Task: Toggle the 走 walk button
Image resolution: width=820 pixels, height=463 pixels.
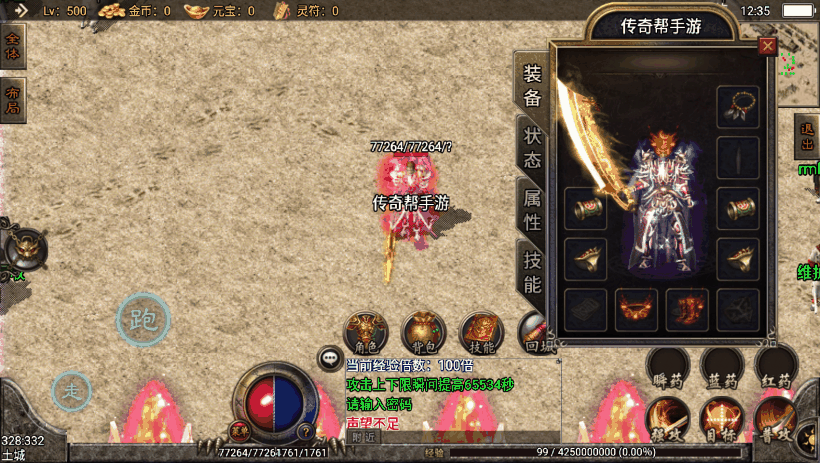Action: click(x=72, y=390)
